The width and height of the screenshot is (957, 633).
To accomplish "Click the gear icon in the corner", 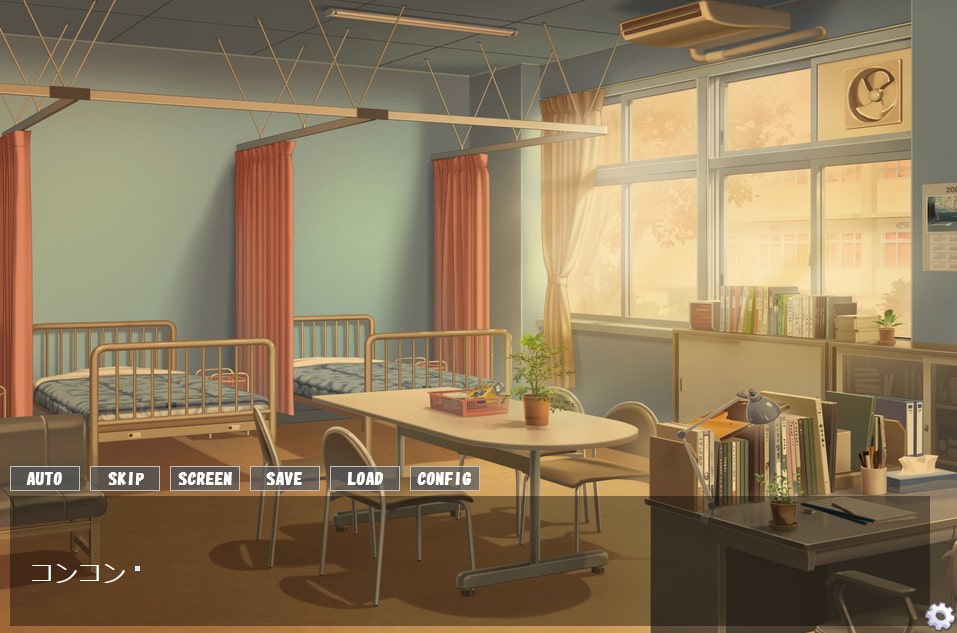I will [x=939, y=616].
